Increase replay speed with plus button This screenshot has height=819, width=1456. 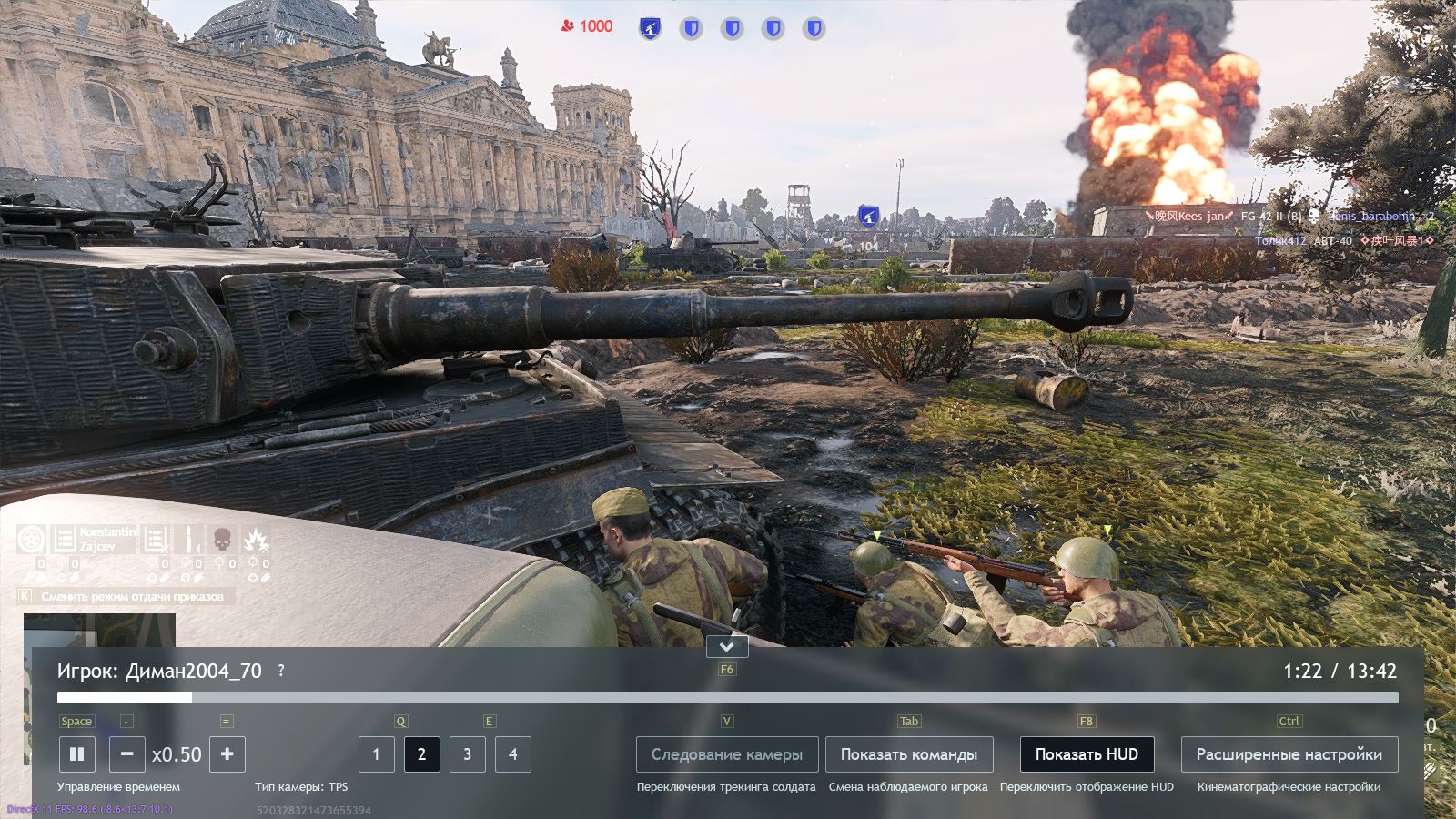coord(227,754)
